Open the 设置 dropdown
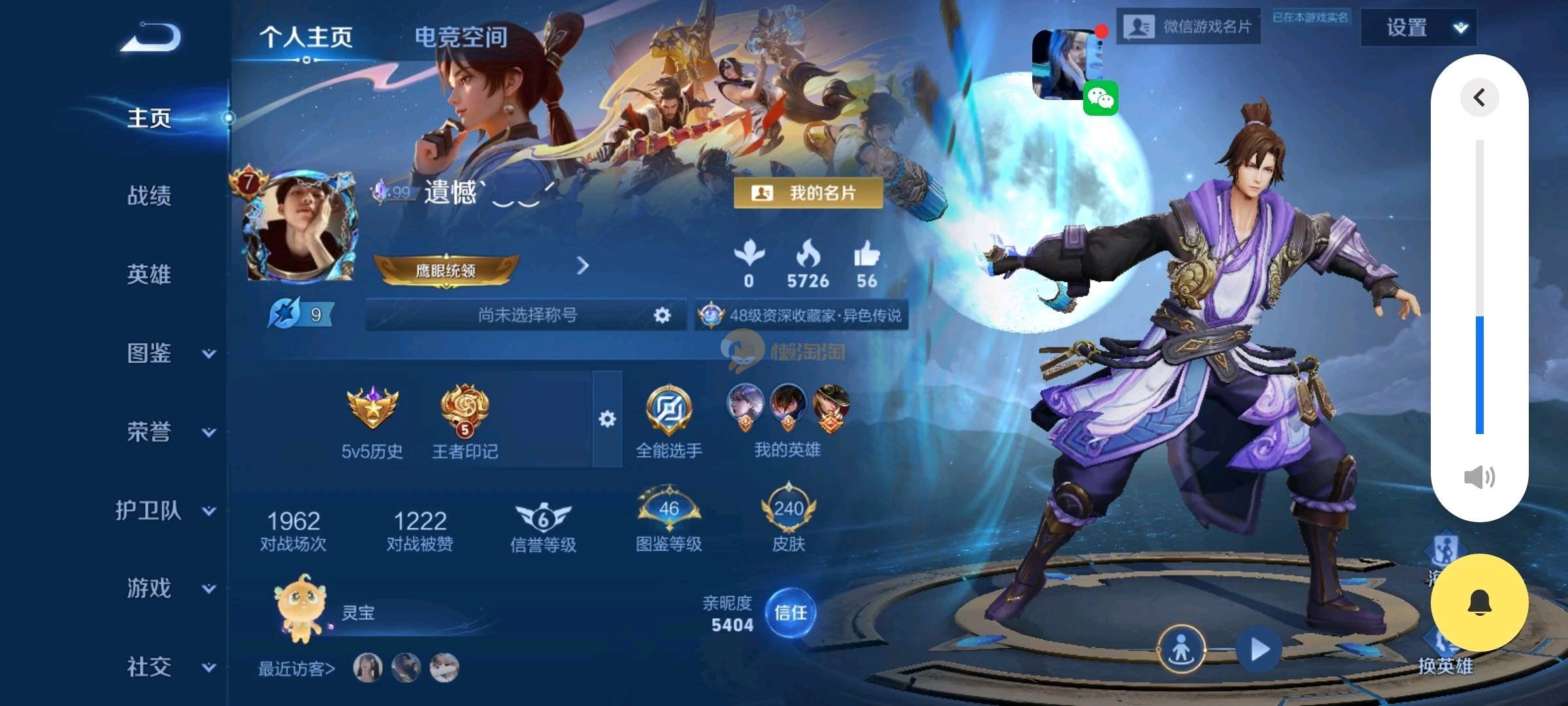The image size is (1568, 706). click(1418, 27)
